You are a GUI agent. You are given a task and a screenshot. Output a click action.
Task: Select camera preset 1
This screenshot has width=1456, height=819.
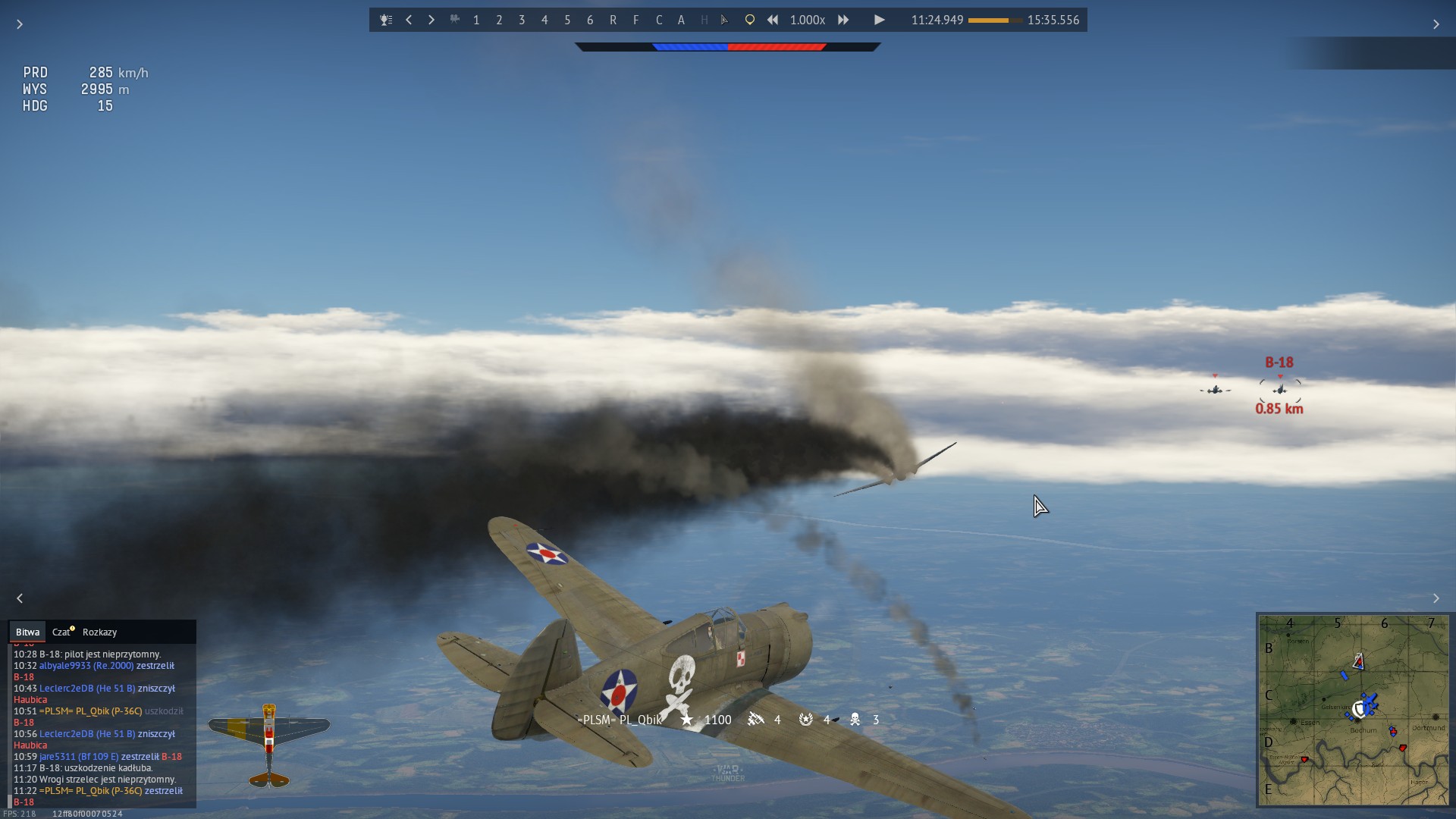pos(476,20)
